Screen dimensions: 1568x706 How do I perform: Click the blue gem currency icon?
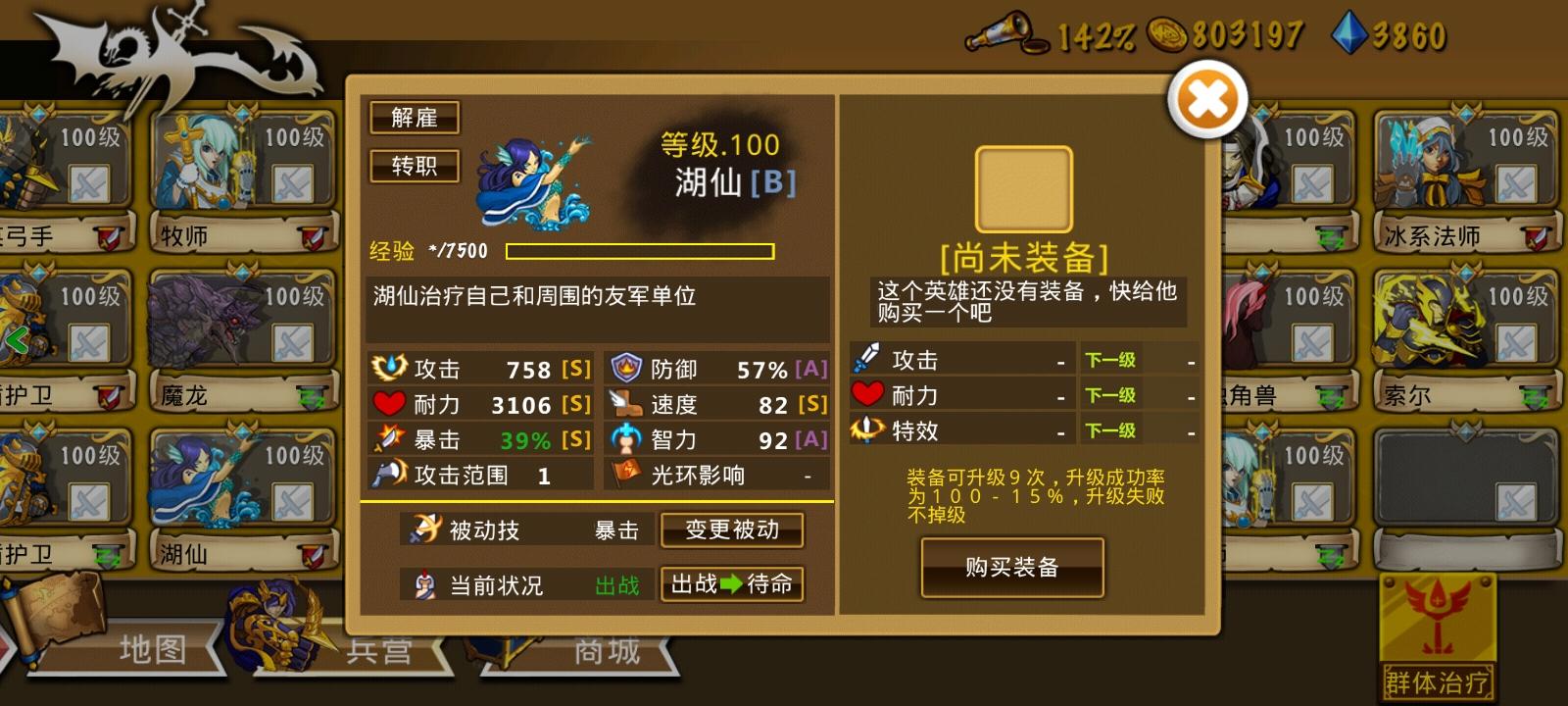coord(1350,35)
